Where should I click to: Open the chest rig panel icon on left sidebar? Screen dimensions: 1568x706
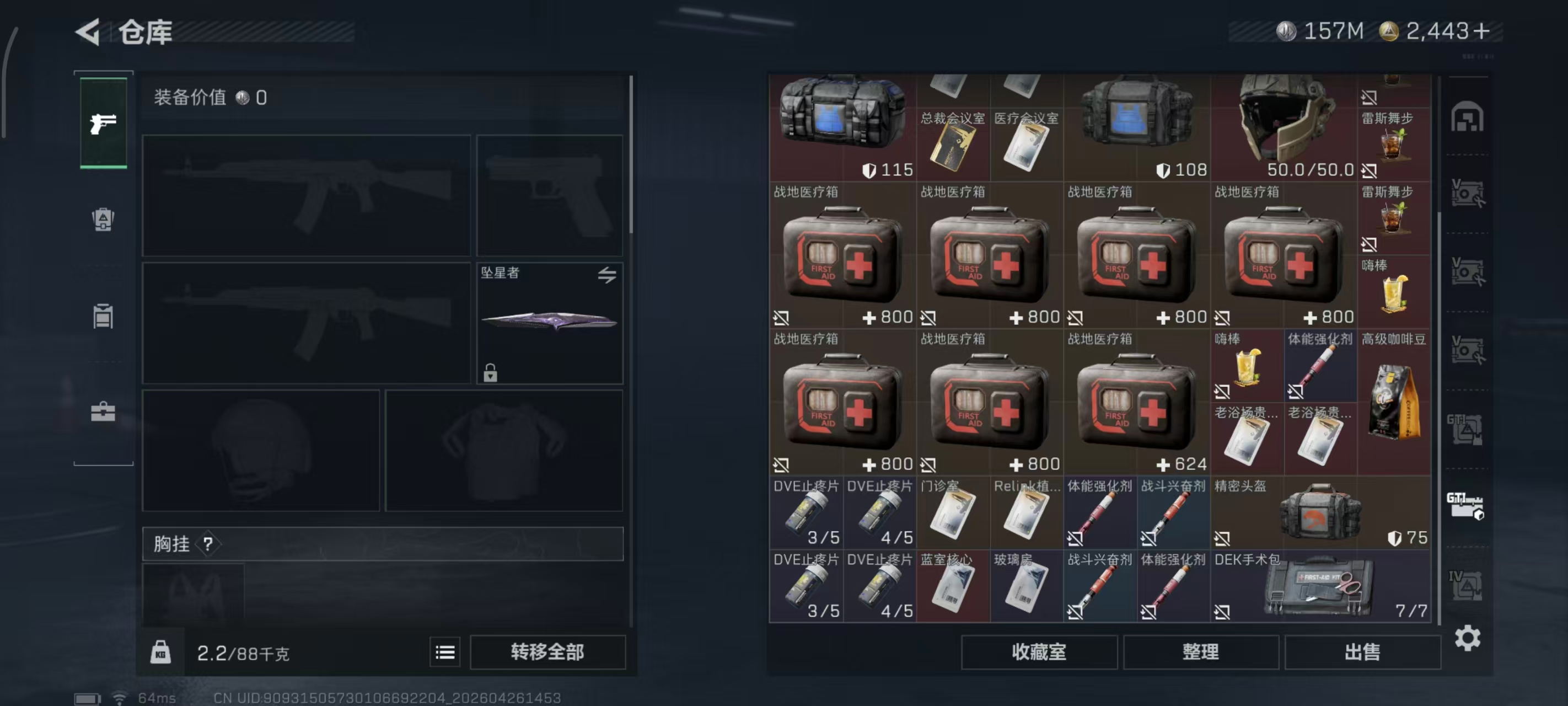[103, 317]
